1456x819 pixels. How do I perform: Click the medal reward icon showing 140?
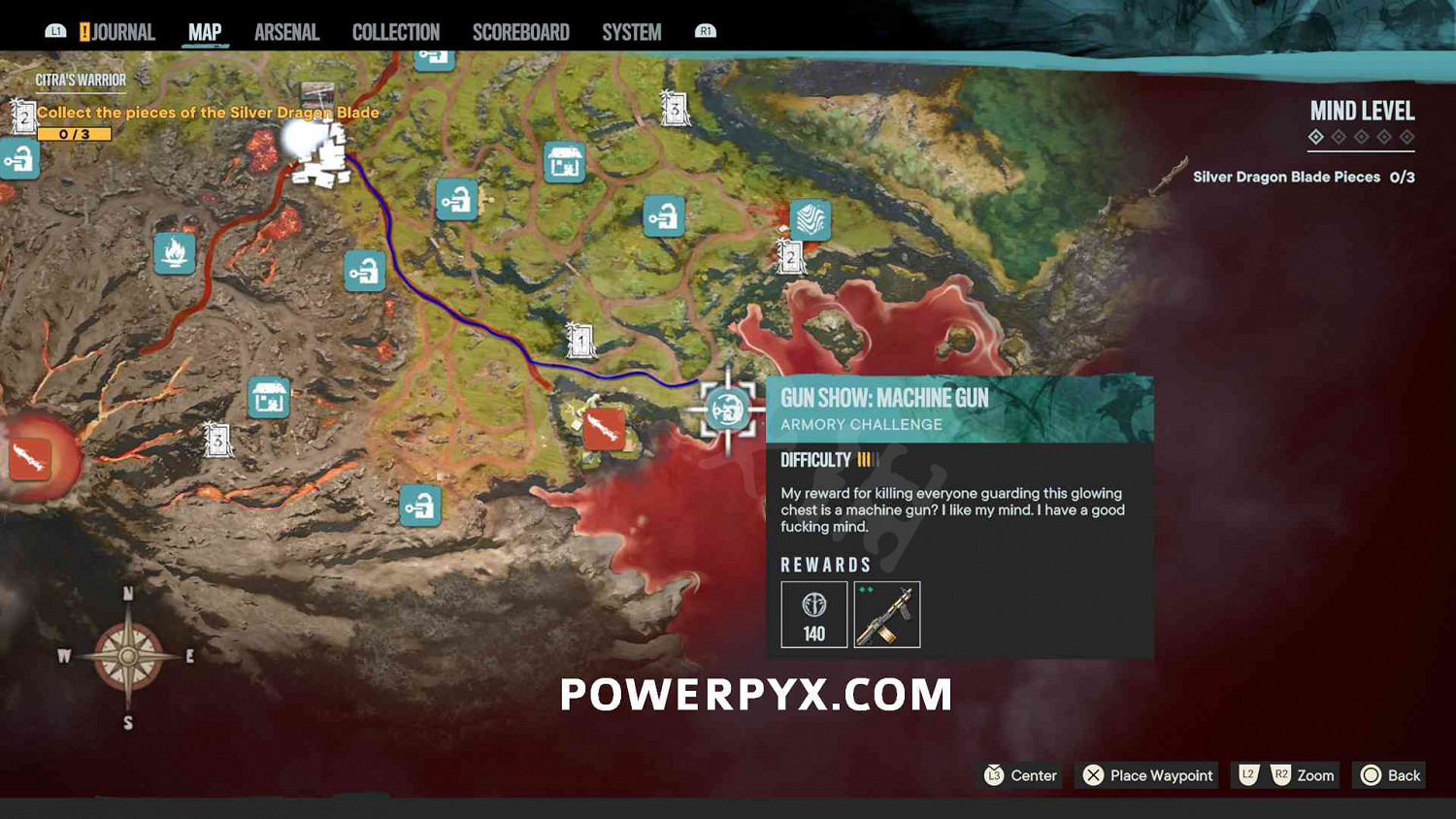[x=813, y=613]
